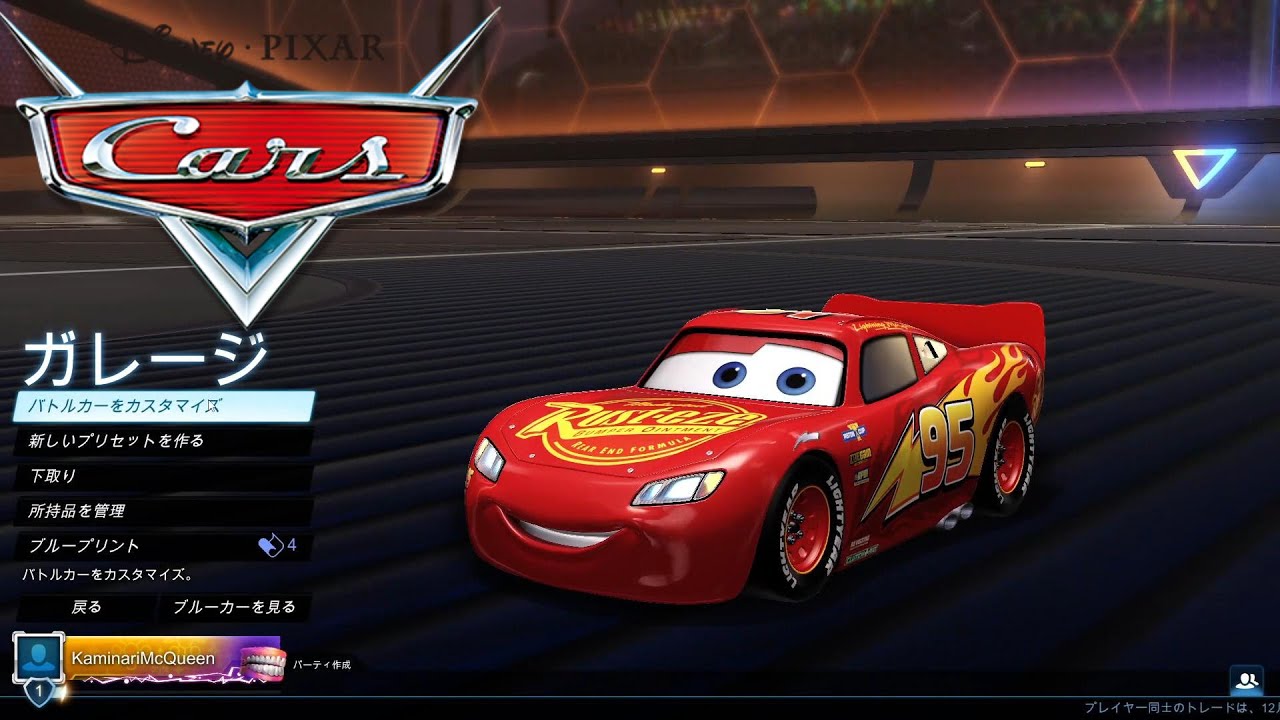Click the ブルーカーを見る button

click(234, 607)
